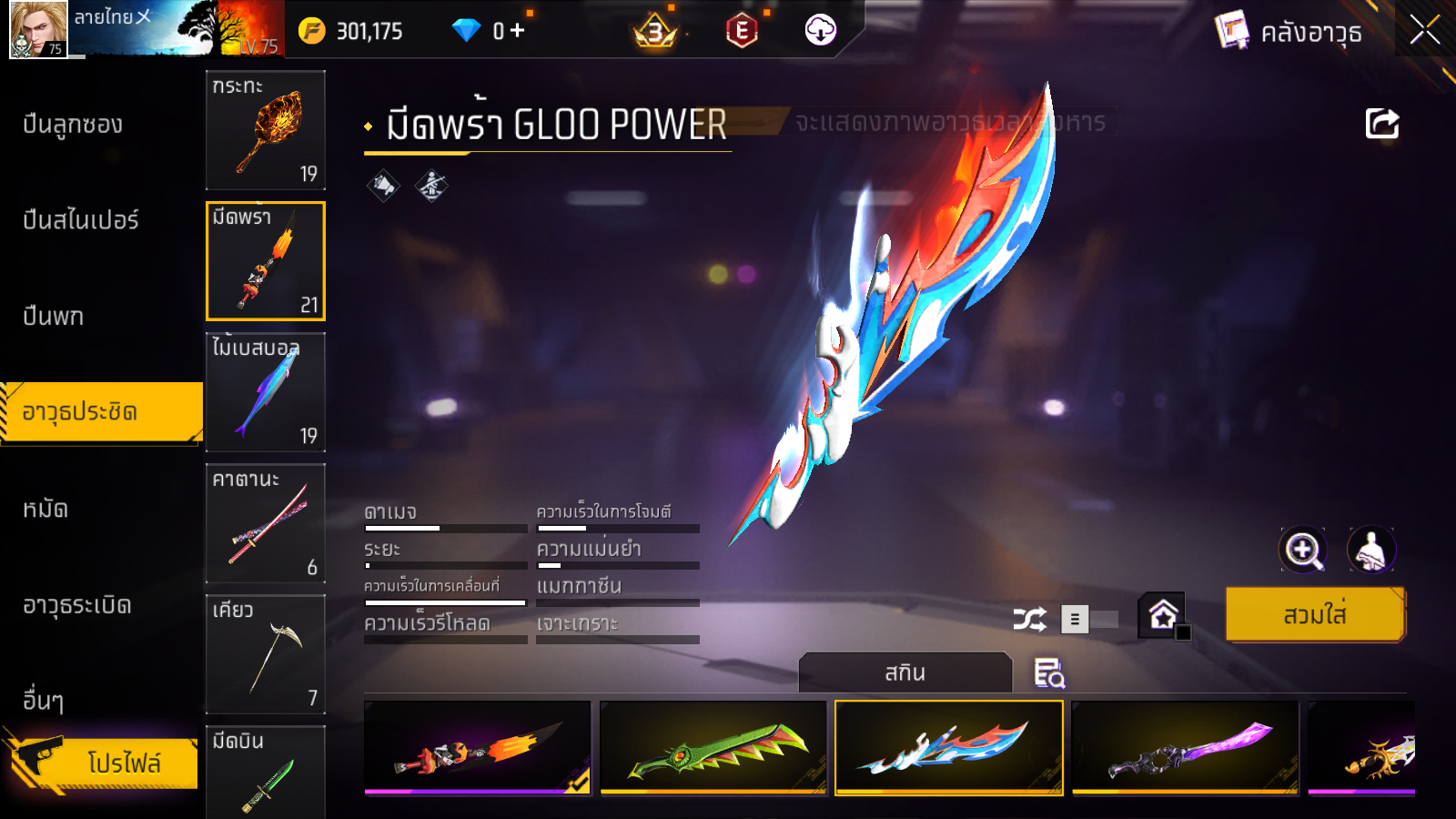
Task: Select the คาตานะ weapon tile
Action: point(266,523)
